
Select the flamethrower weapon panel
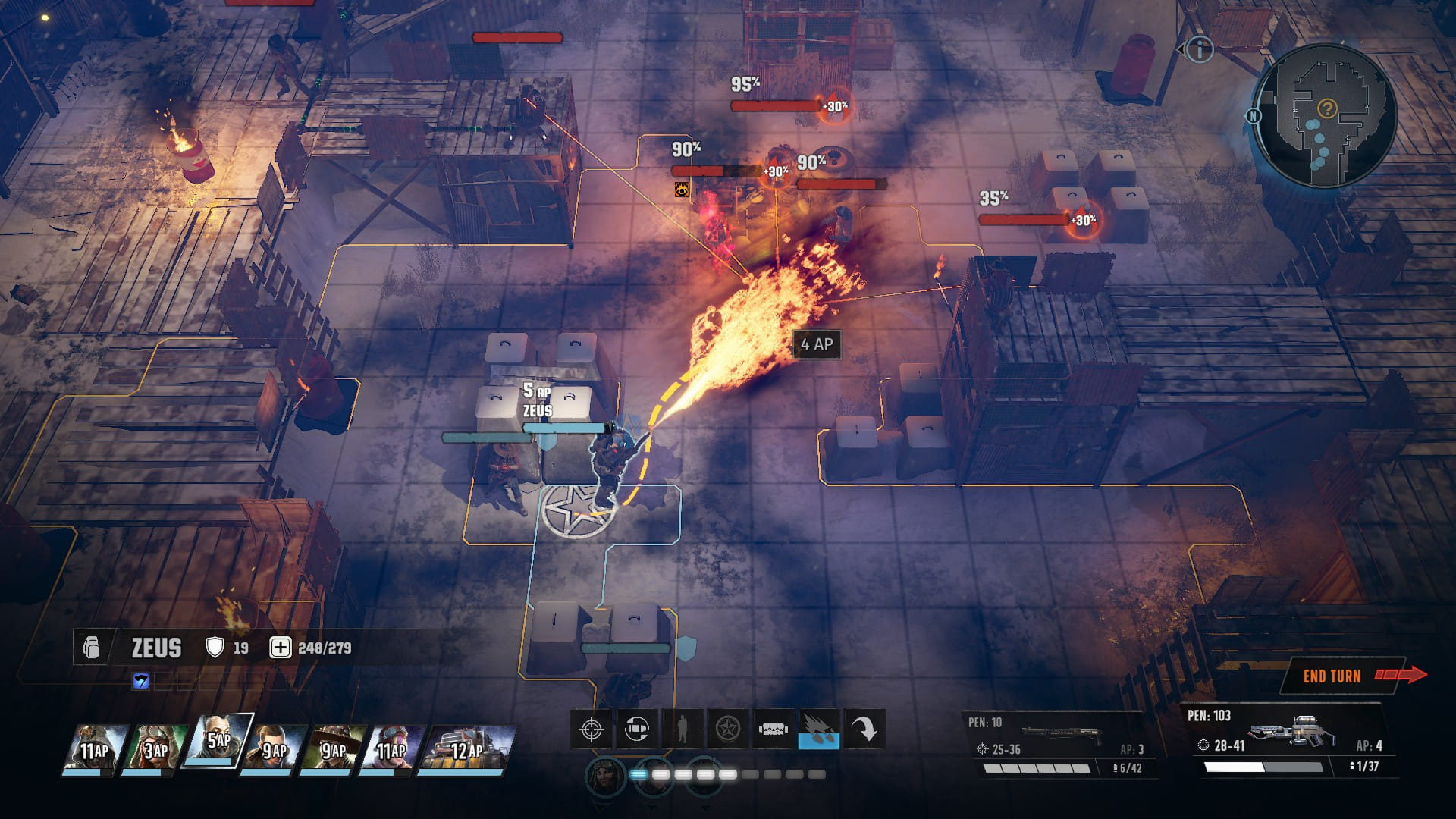1288,740
